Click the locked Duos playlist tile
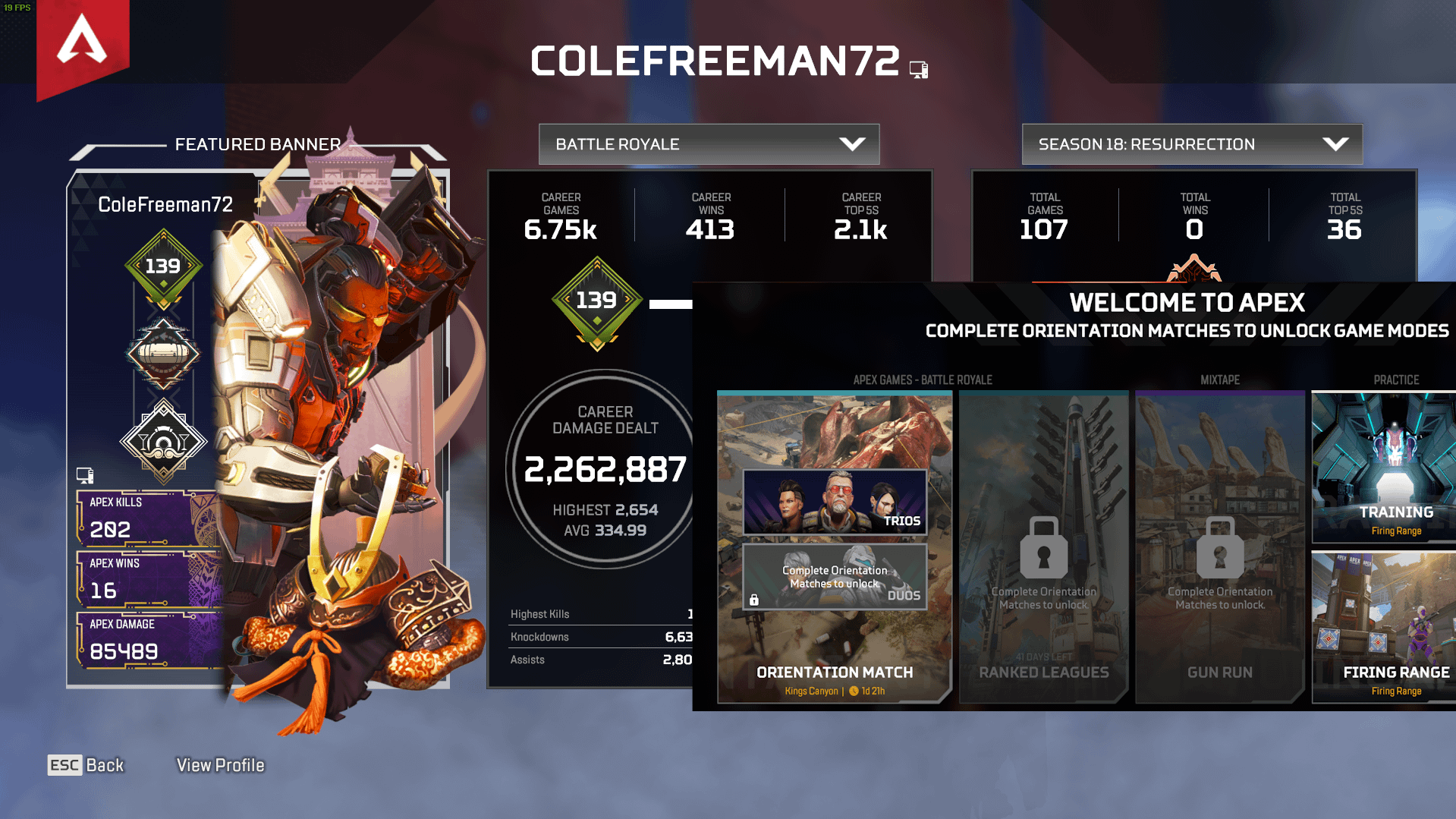1456x819 pixels. 835,577
